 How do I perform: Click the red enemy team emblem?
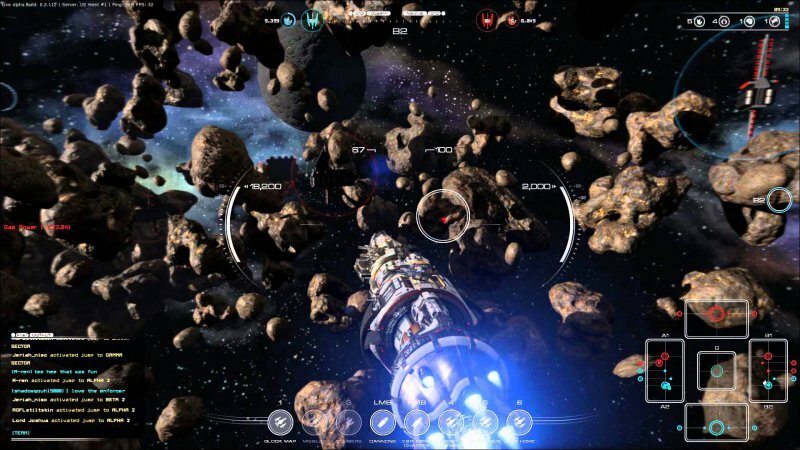488,19
